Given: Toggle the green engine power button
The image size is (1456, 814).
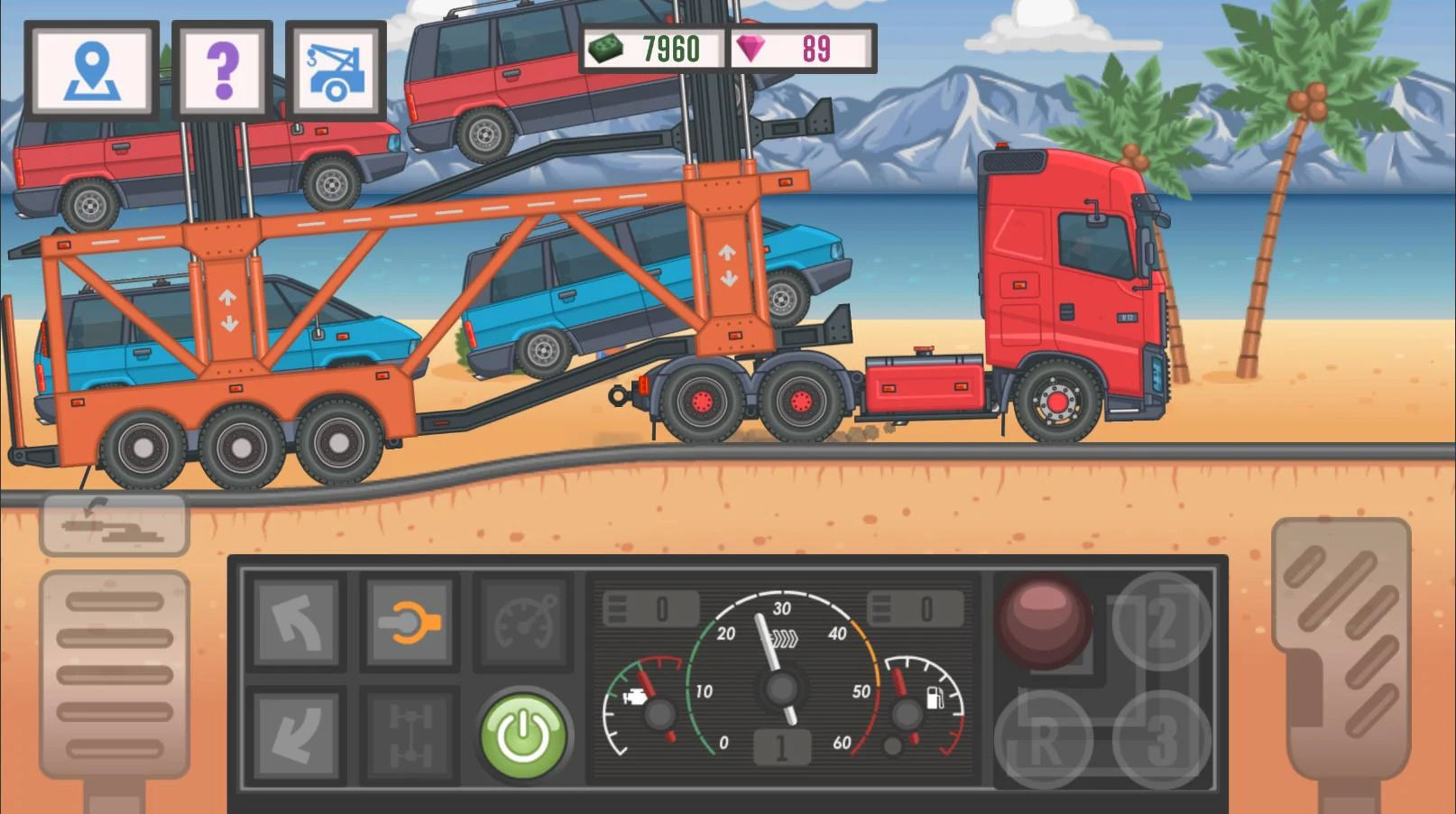Looking at the screenshot, I should pos(523,735).
